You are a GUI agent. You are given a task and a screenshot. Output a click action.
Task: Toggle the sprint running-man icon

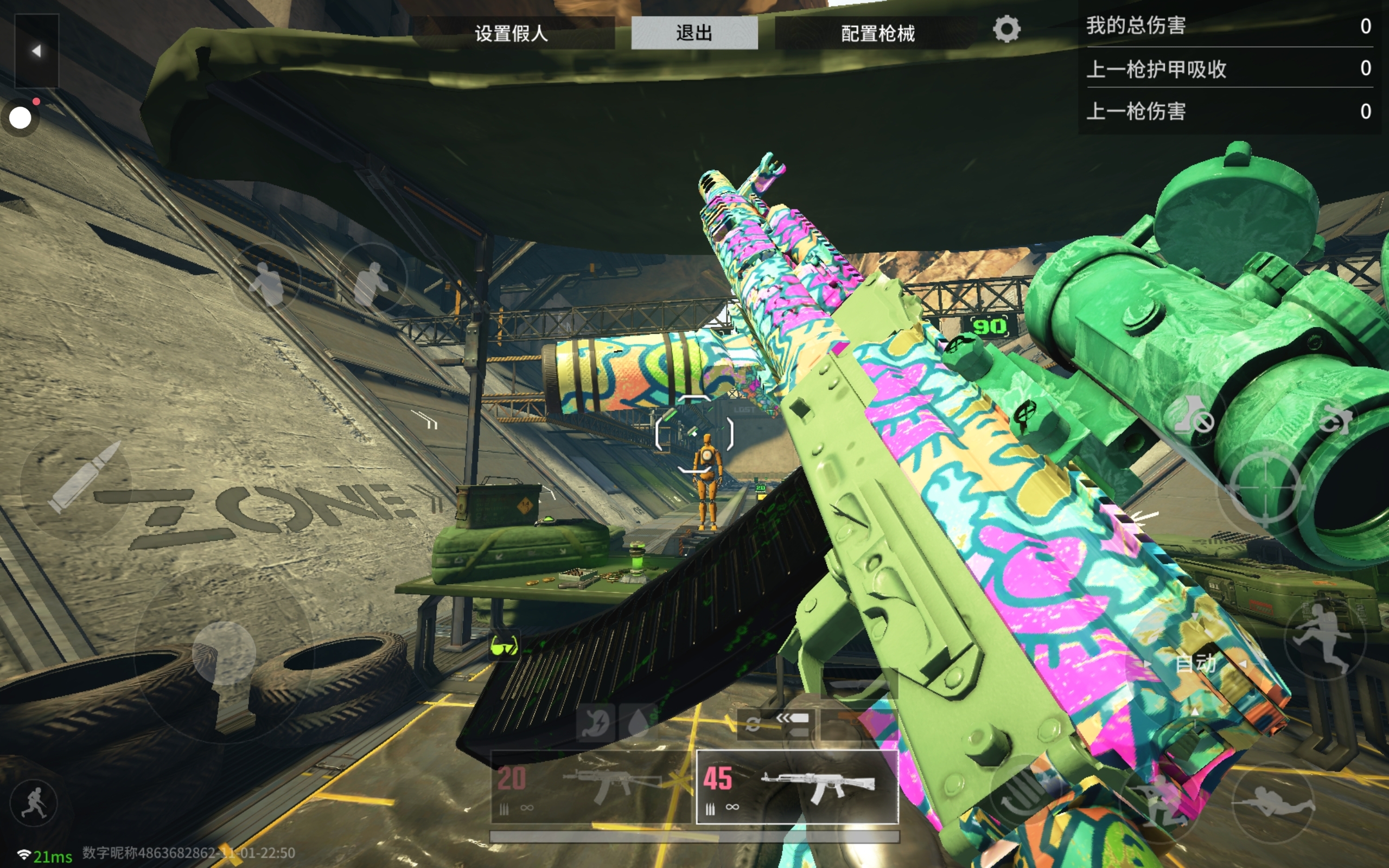click(33, 803)
